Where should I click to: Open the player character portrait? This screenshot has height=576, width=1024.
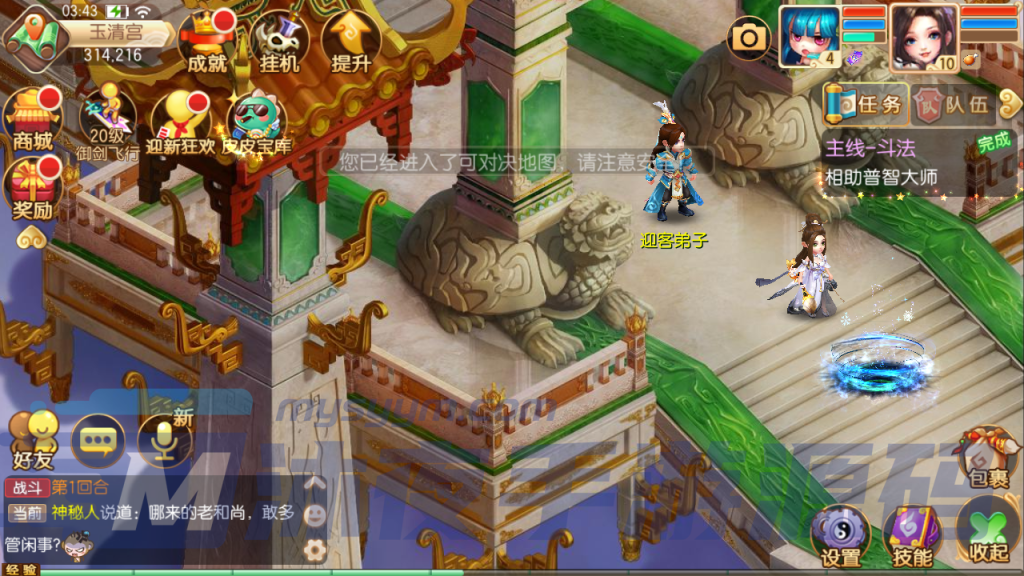[922, 36]
